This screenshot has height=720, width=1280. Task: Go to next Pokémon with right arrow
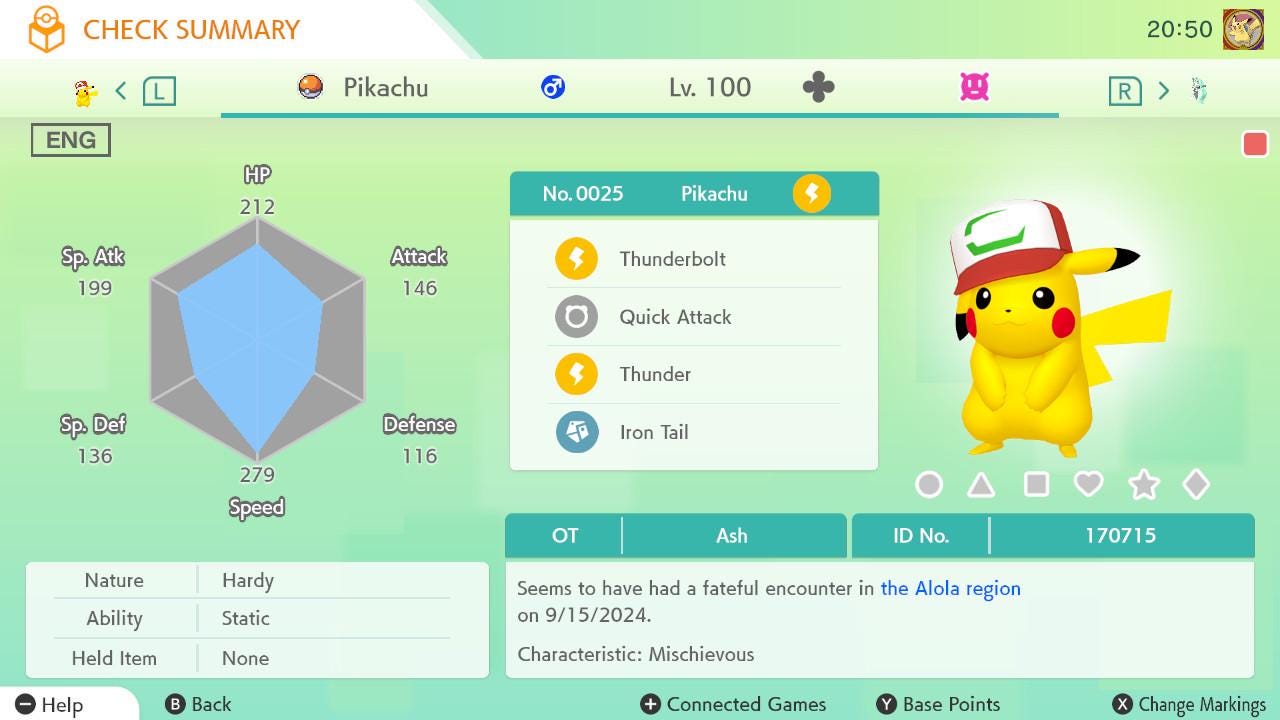coord(1163,91)
